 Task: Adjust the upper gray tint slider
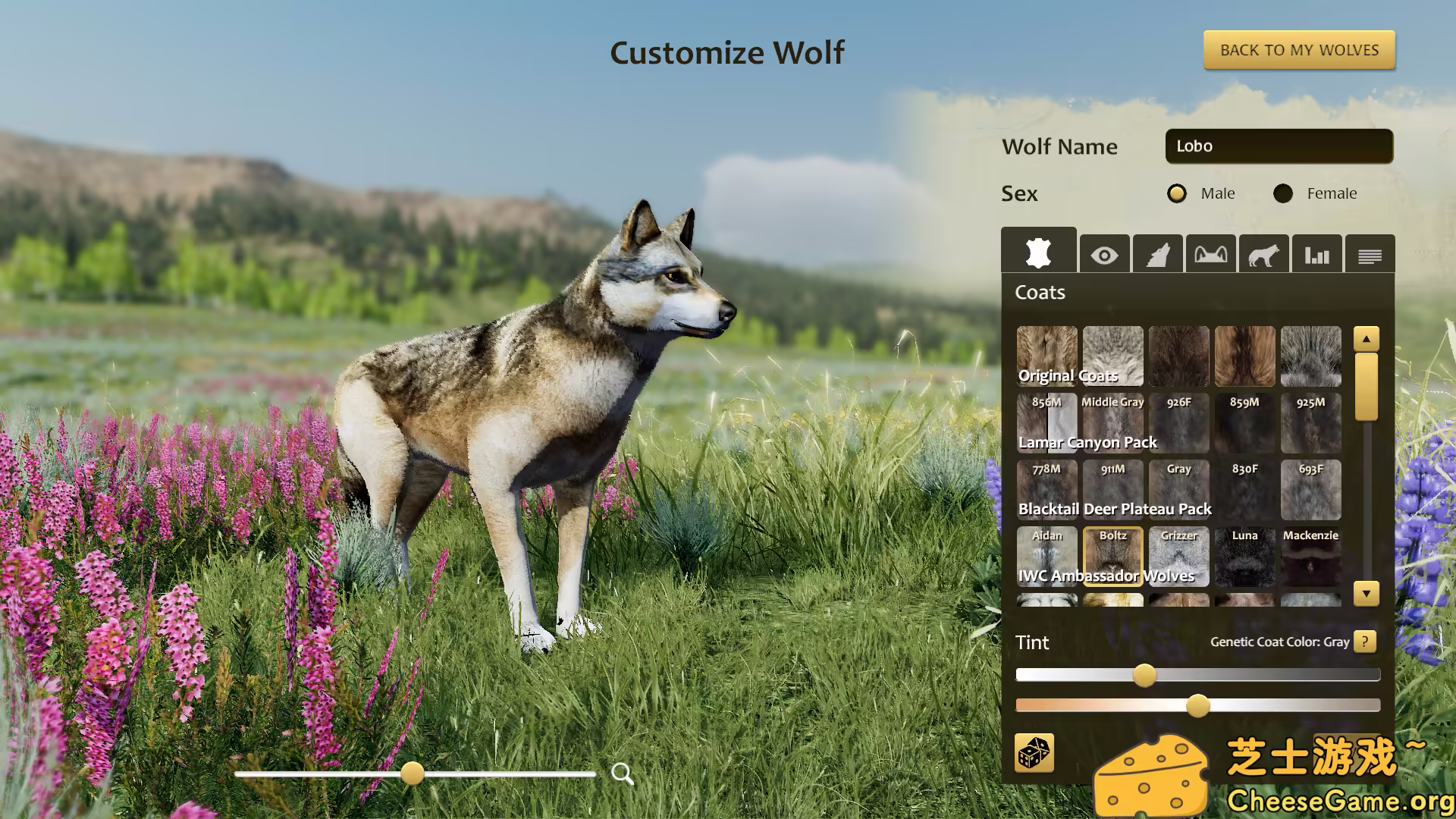tap(1144, 675)
